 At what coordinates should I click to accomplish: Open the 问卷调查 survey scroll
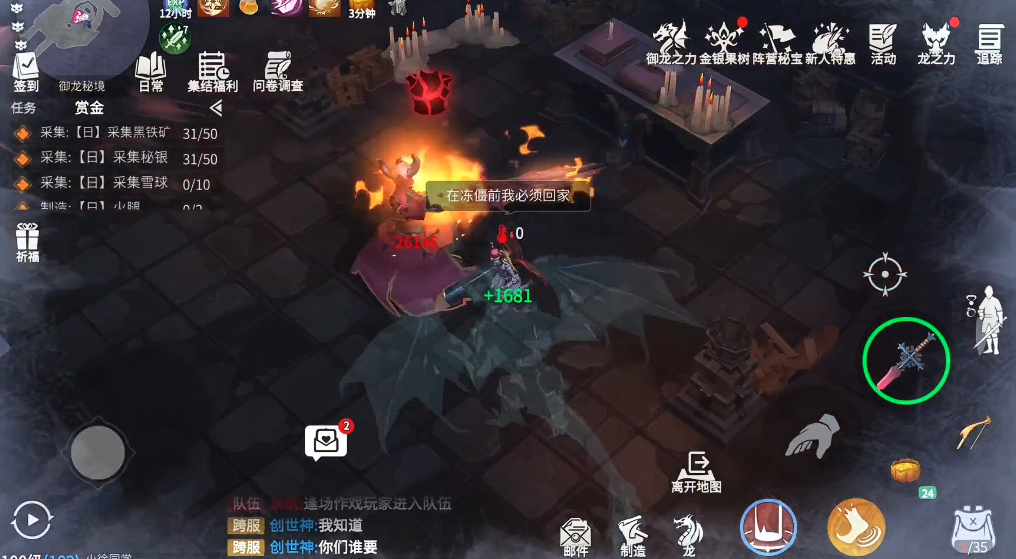pos(277,72)
